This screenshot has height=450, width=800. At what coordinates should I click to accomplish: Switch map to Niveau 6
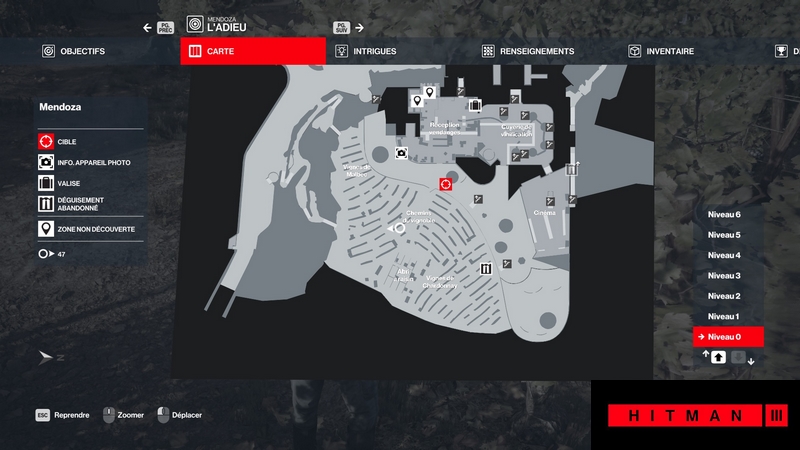click(x=724, y=215)
